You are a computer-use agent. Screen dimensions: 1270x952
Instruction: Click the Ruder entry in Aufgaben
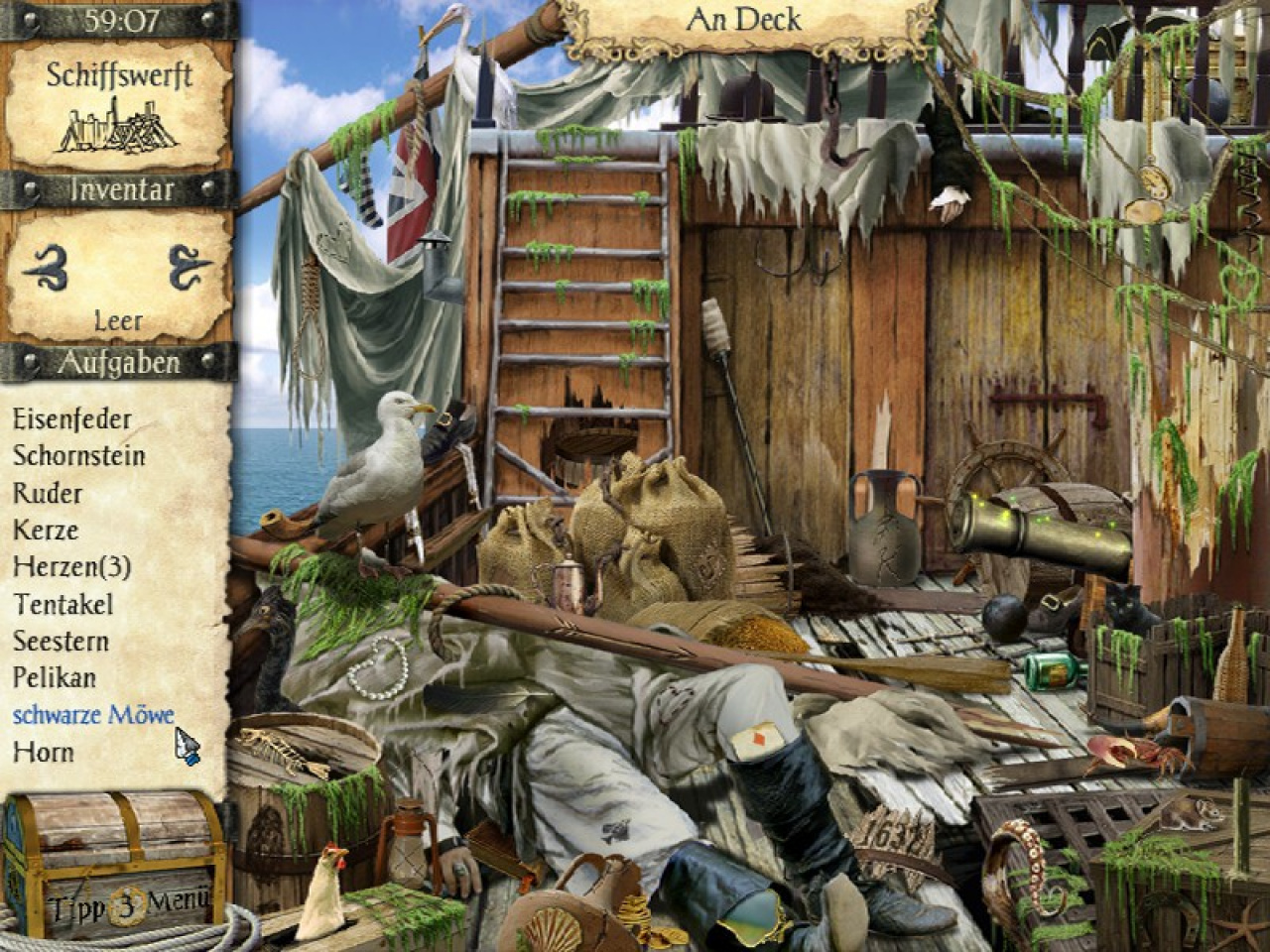point(48,493)
